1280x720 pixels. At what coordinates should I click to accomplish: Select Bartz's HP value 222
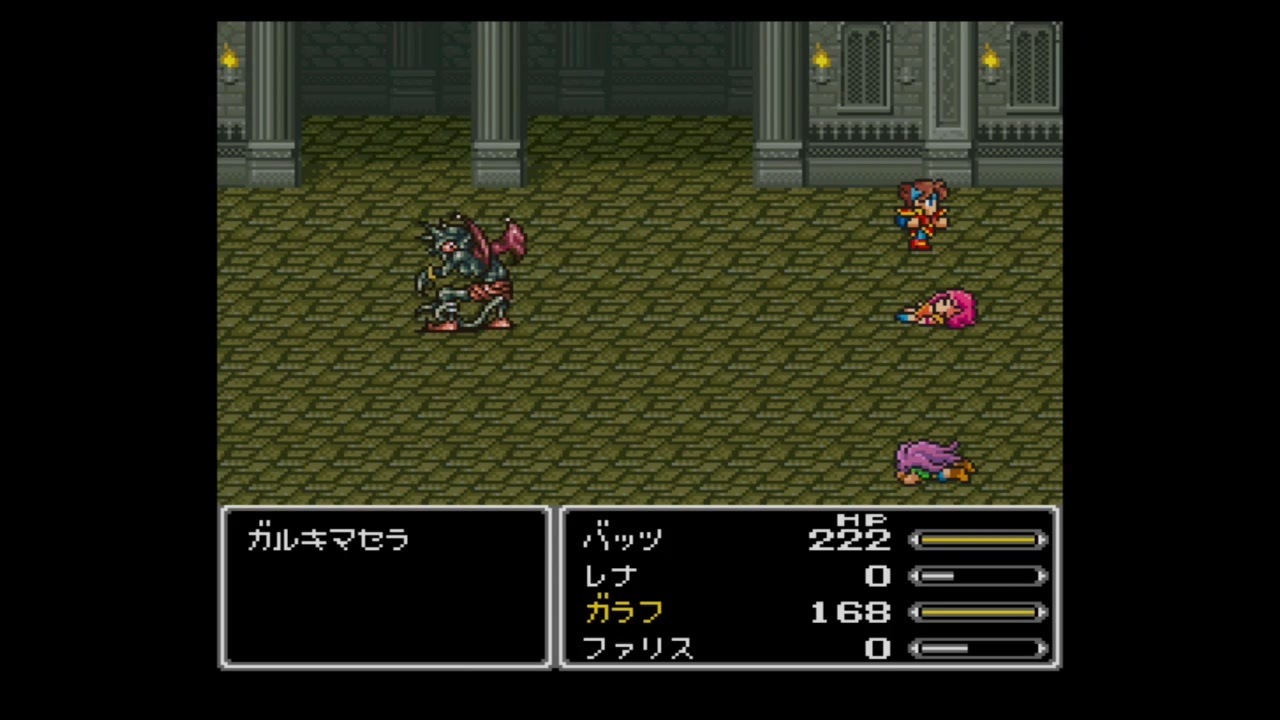pos(849,540)
